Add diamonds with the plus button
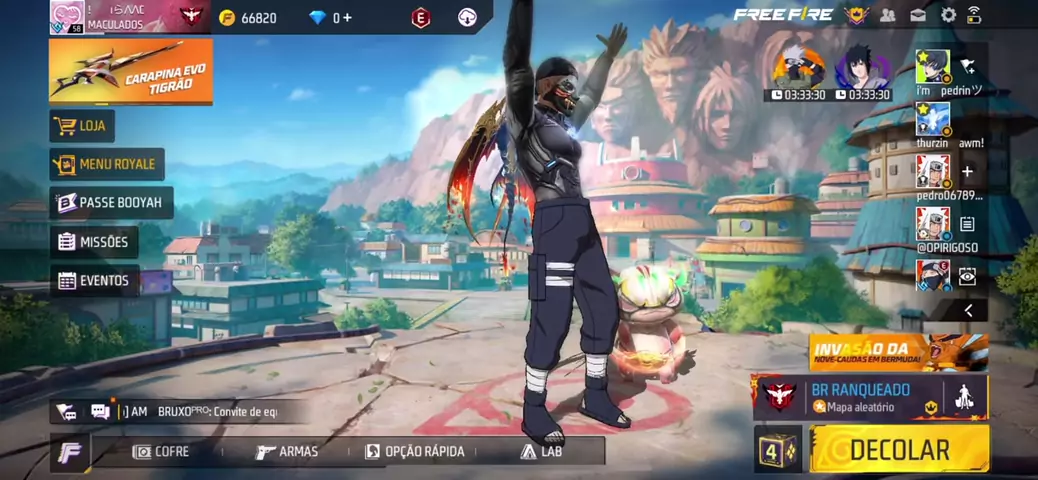Screen dimensions: 1038x480 (x=347, y=17)
